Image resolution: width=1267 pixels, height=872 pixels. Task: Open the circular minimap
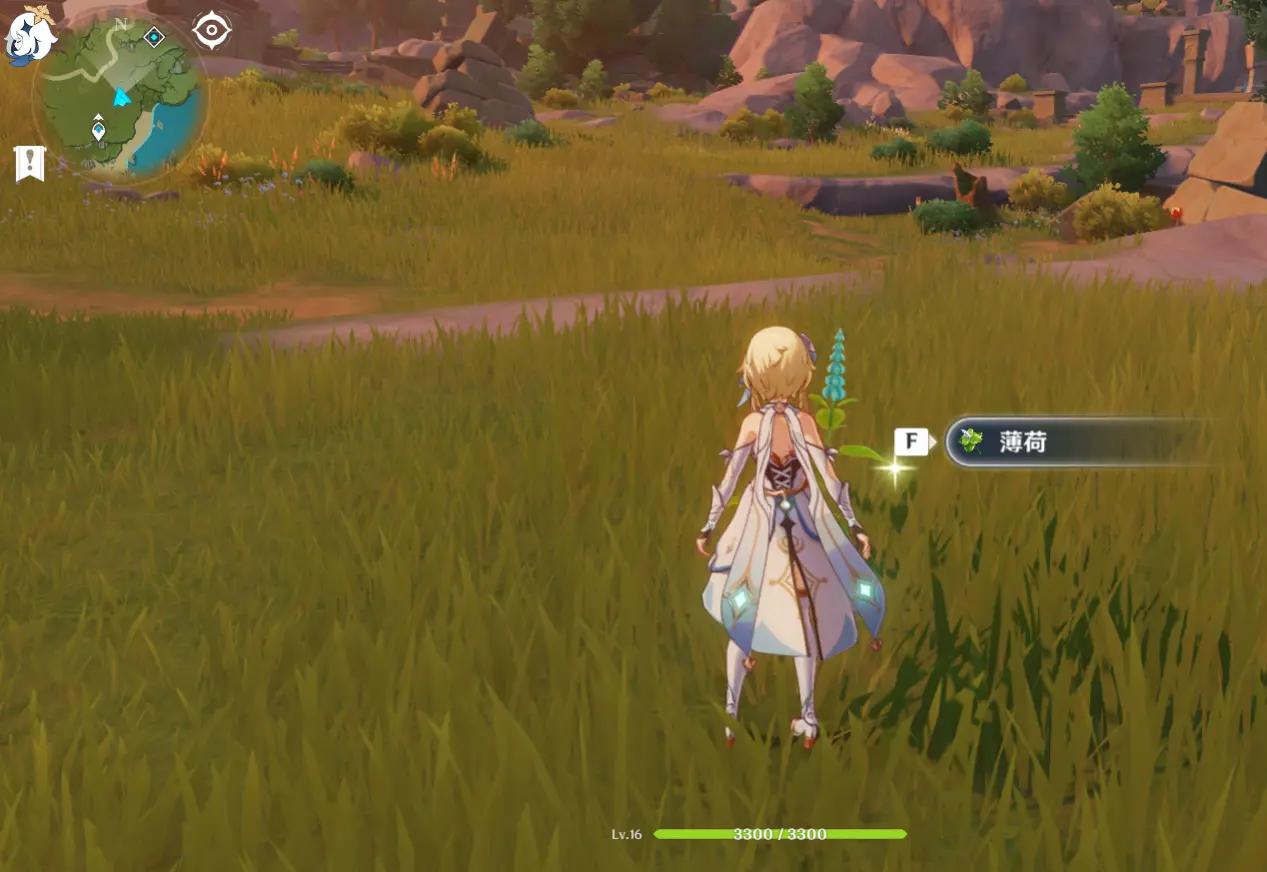[120, 97]
